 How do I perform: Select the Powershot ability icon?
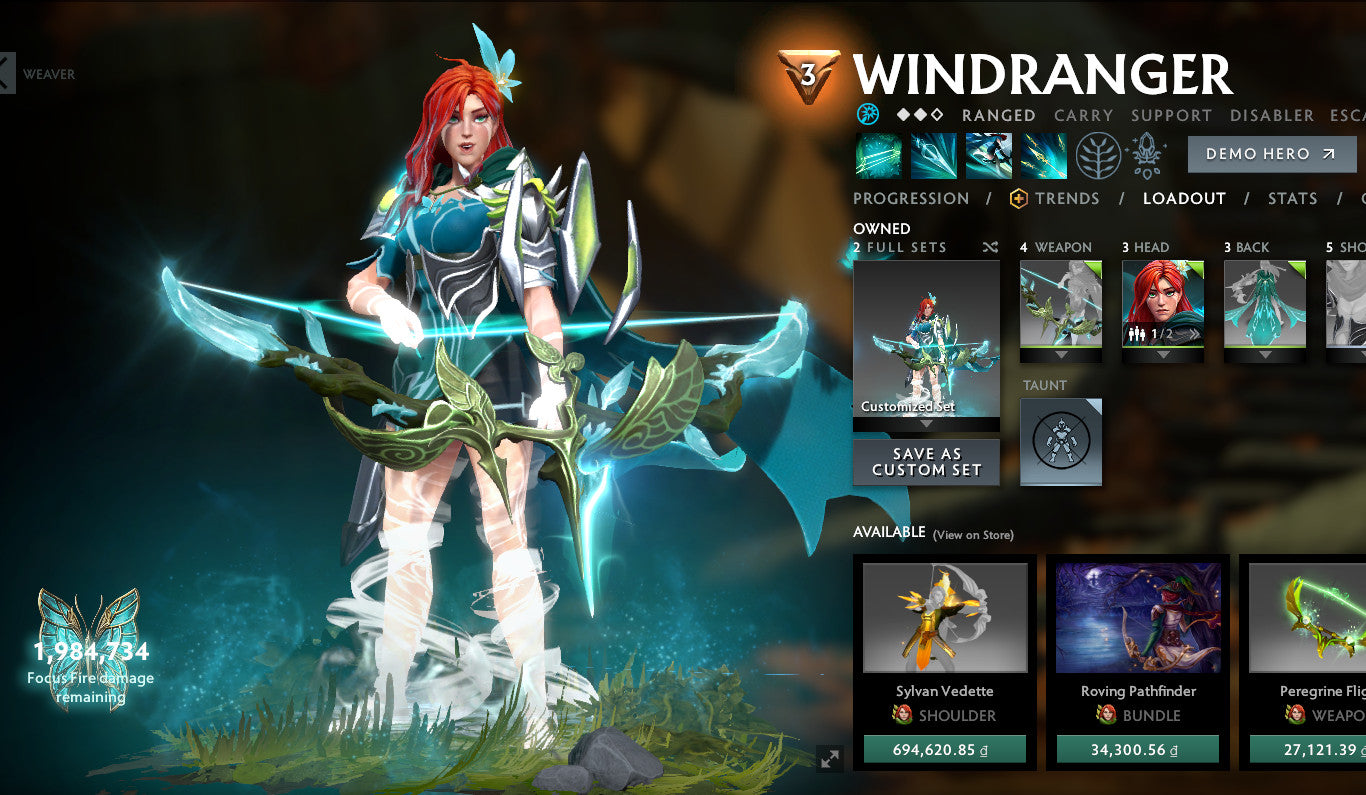934,156
